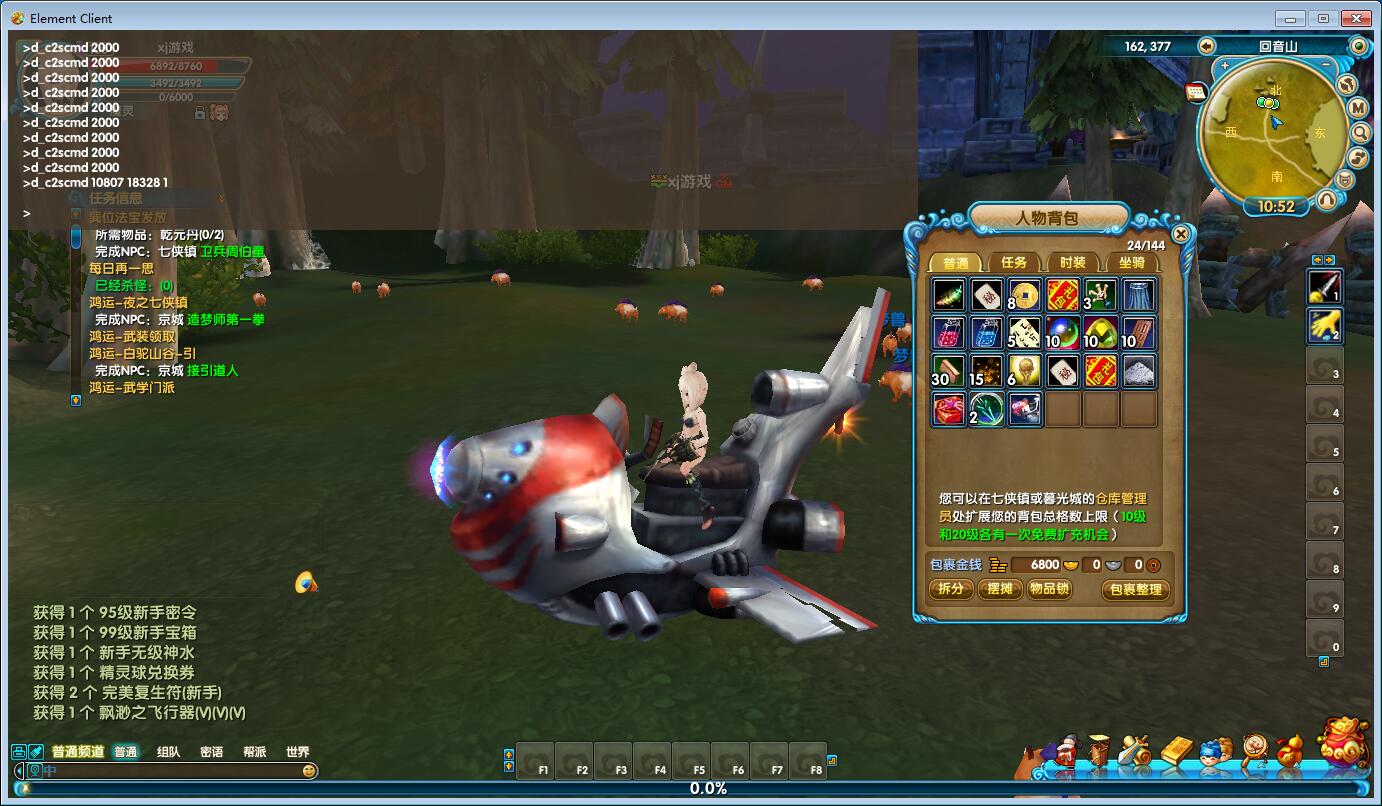
Task: Open the 时装 bag tab
Action: (1072, 263)
